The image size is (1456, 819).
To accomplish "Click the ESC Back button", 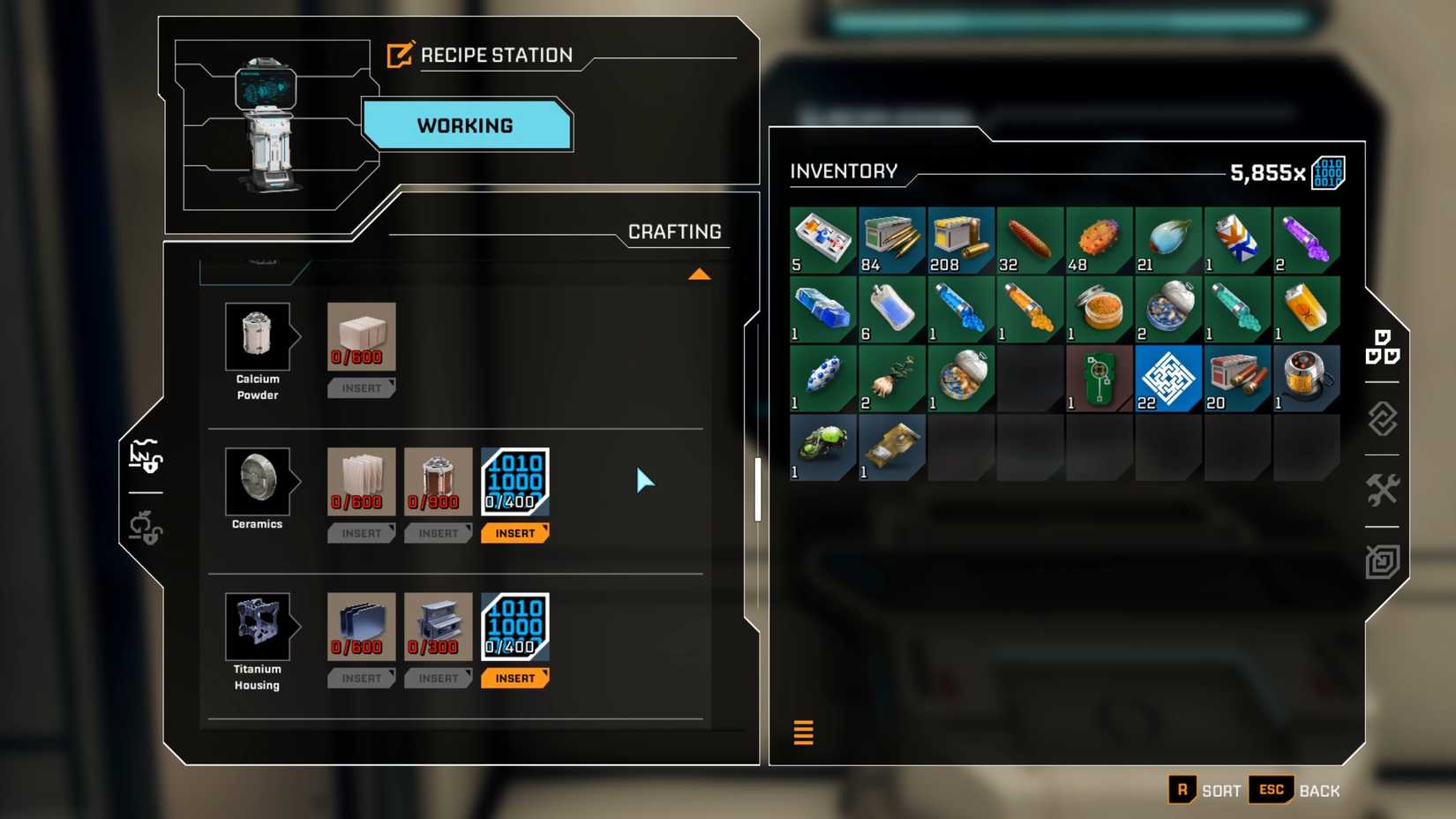I will pos(1271,790).
